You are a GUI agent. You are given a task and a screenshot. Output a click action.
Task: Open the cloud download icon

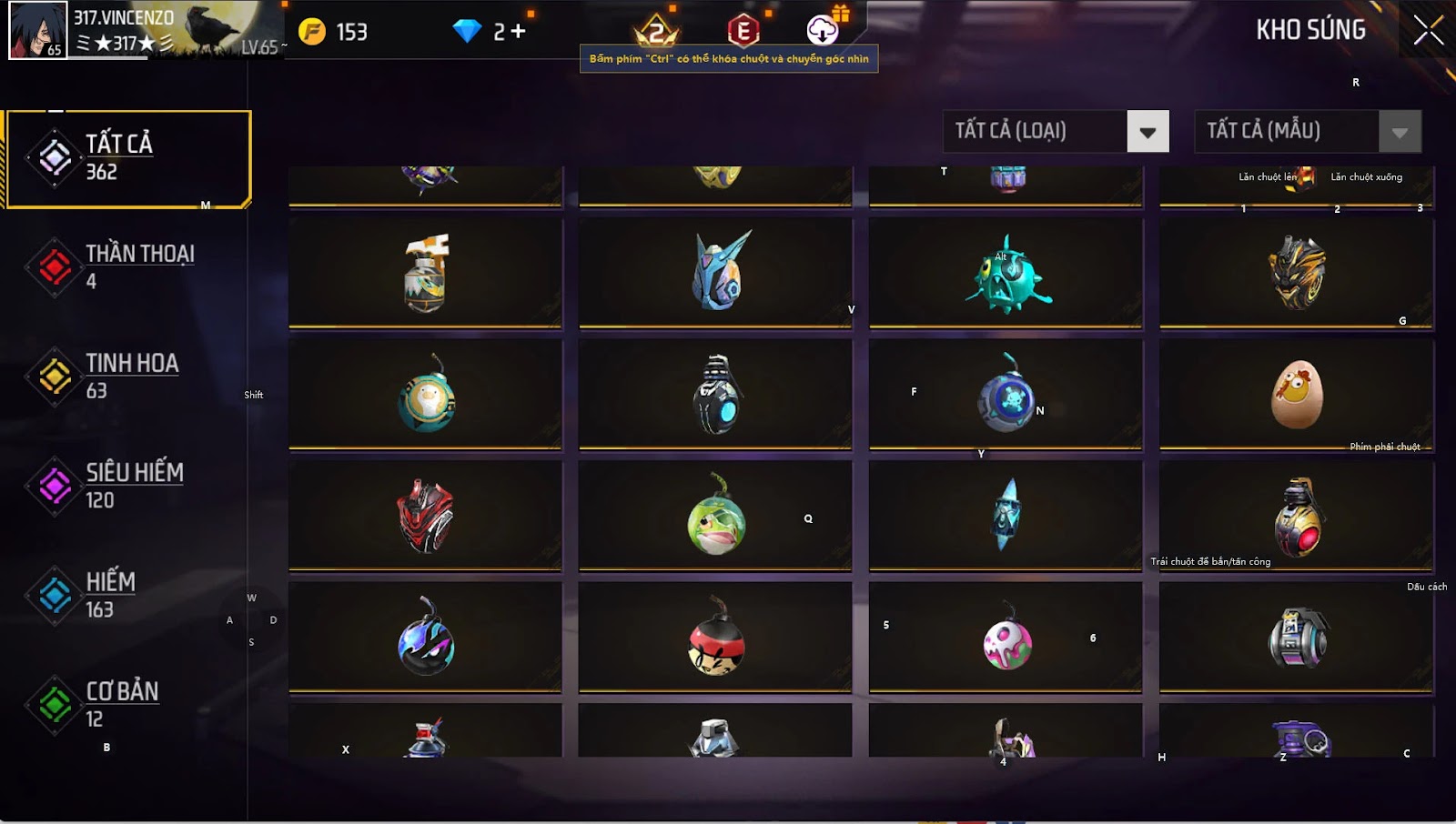[823, 30]
